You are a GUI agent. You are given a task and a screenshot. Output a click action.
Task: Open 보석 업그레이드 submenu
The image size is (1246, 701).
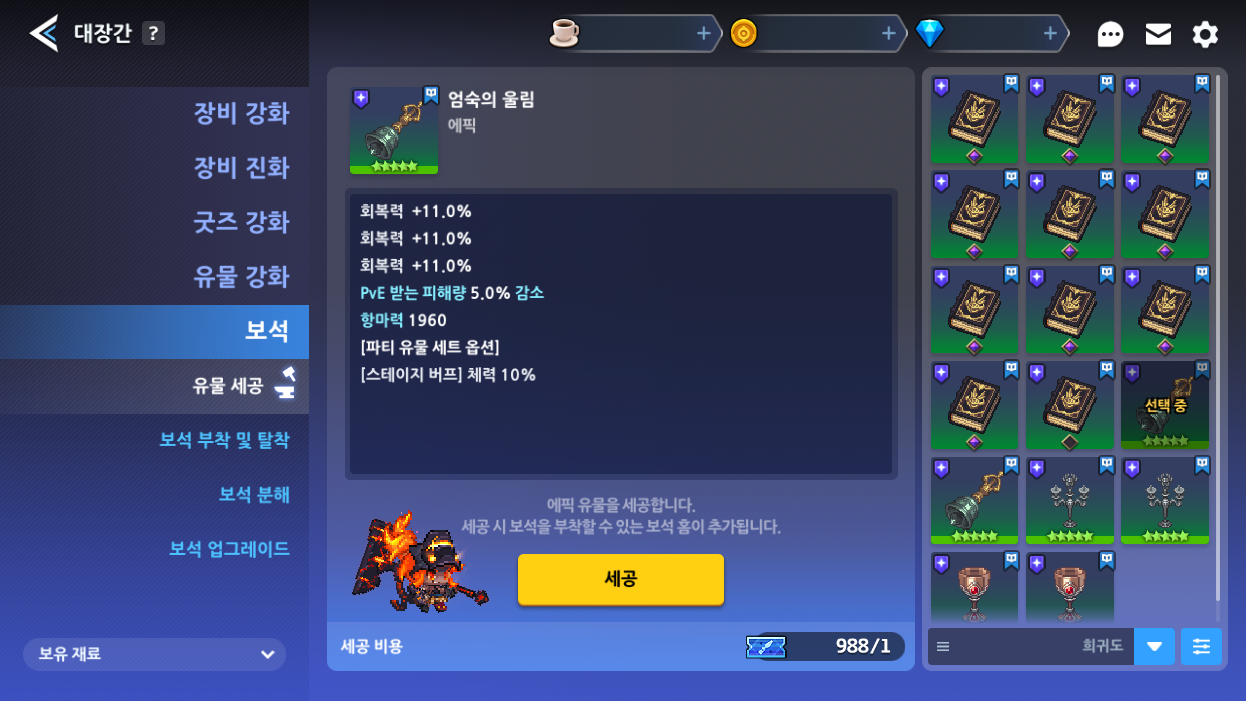[x=229, y=549]
